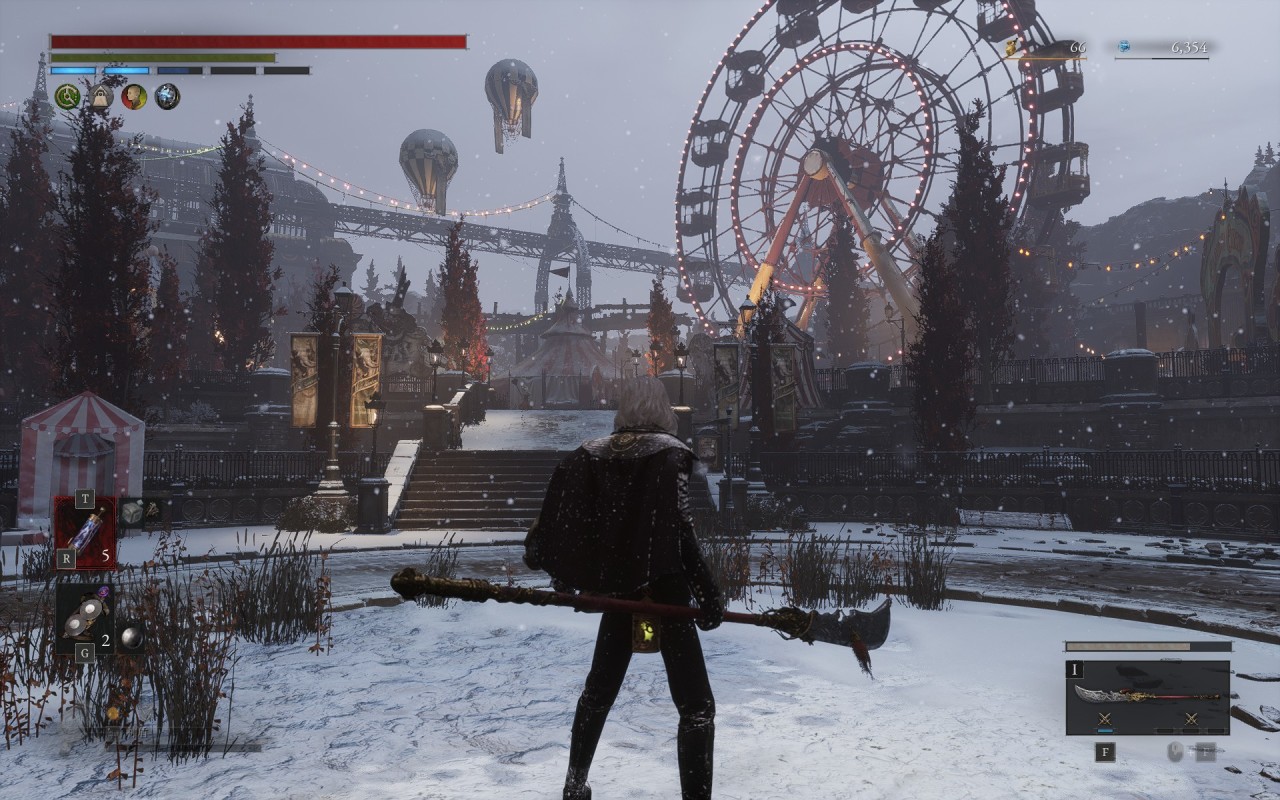
Task: Select the grey cube item beside Pulse Cell
Action: pyautogui.click(x=132, y=513)
